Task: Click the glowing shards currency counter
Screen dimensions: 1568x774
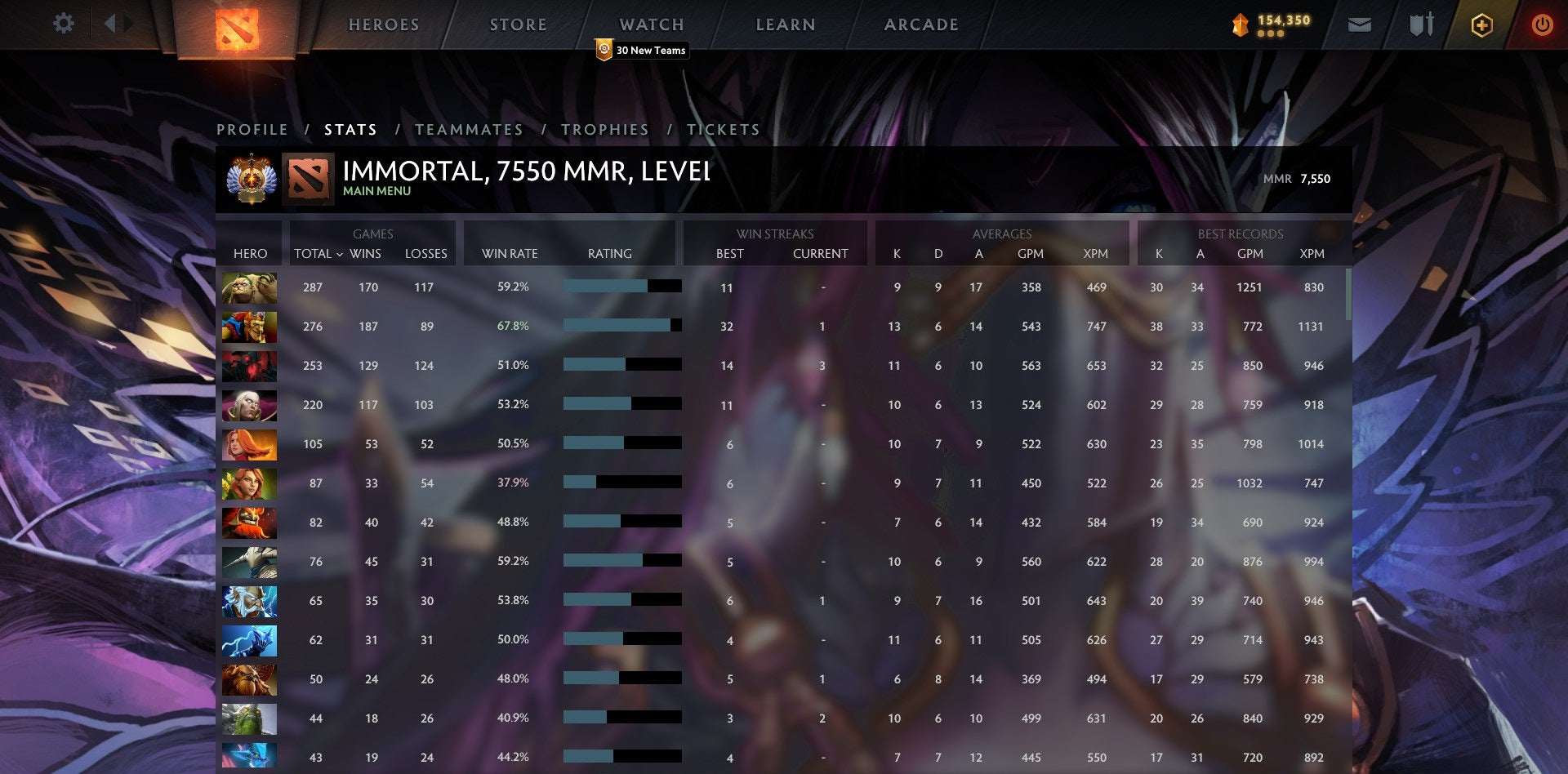Action: pos(1272,24)
